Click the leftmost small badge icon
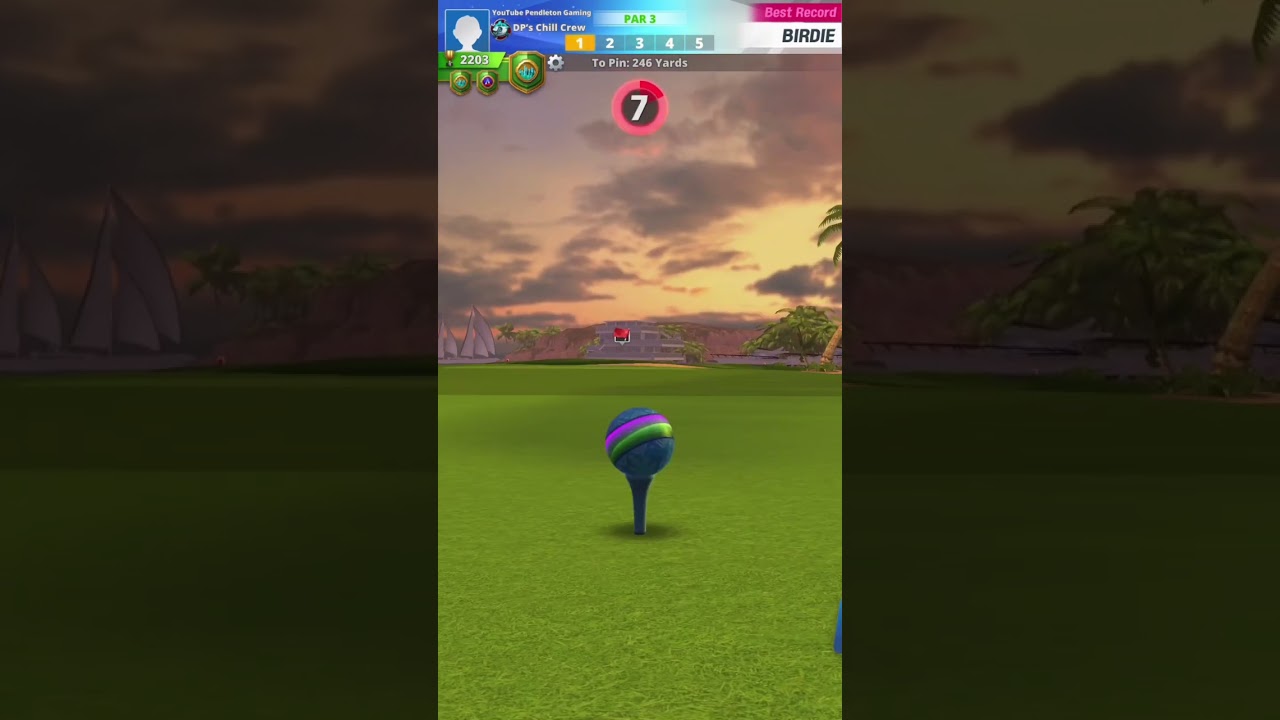The width and height of the screenshot is (1280, 720). point(459,83)
